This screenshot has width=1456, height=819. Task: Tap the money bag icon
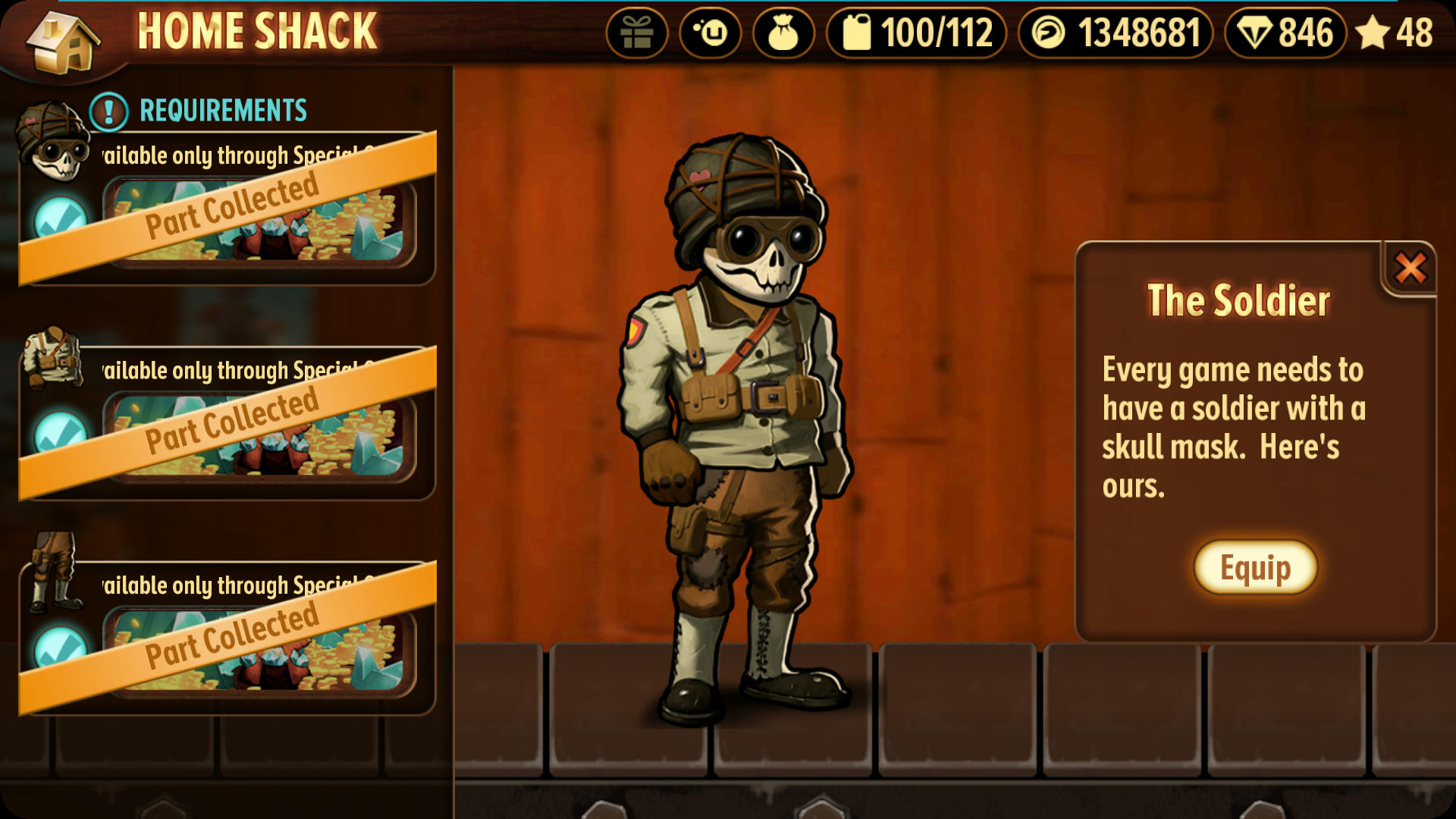click(783, 33)
